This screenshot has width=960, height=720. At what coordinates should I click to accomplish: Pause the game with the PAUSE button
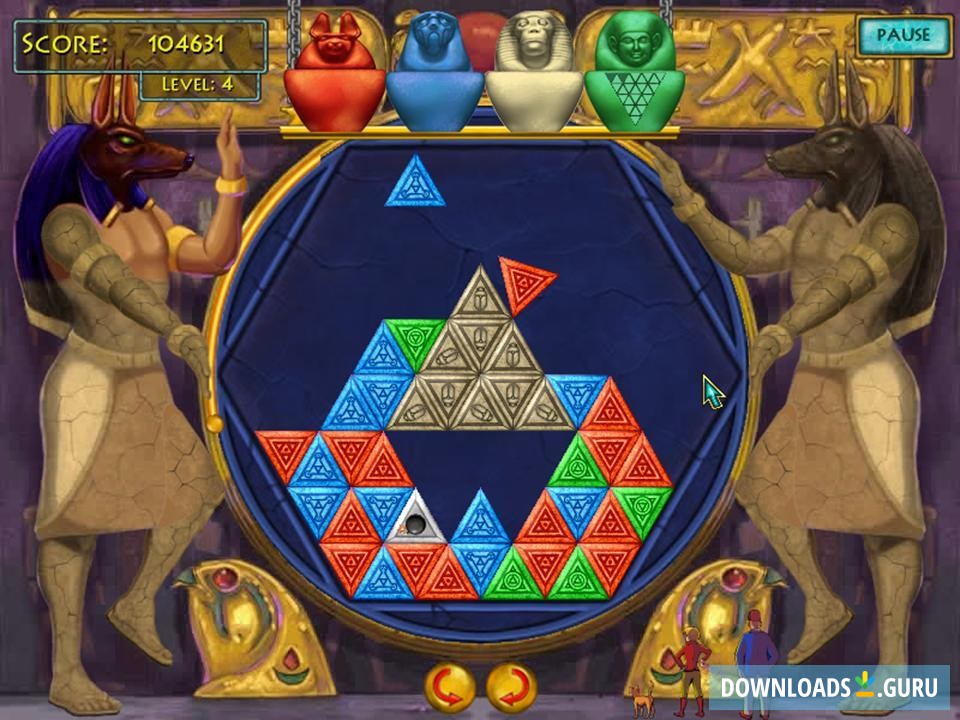click(x=903, y=35)
